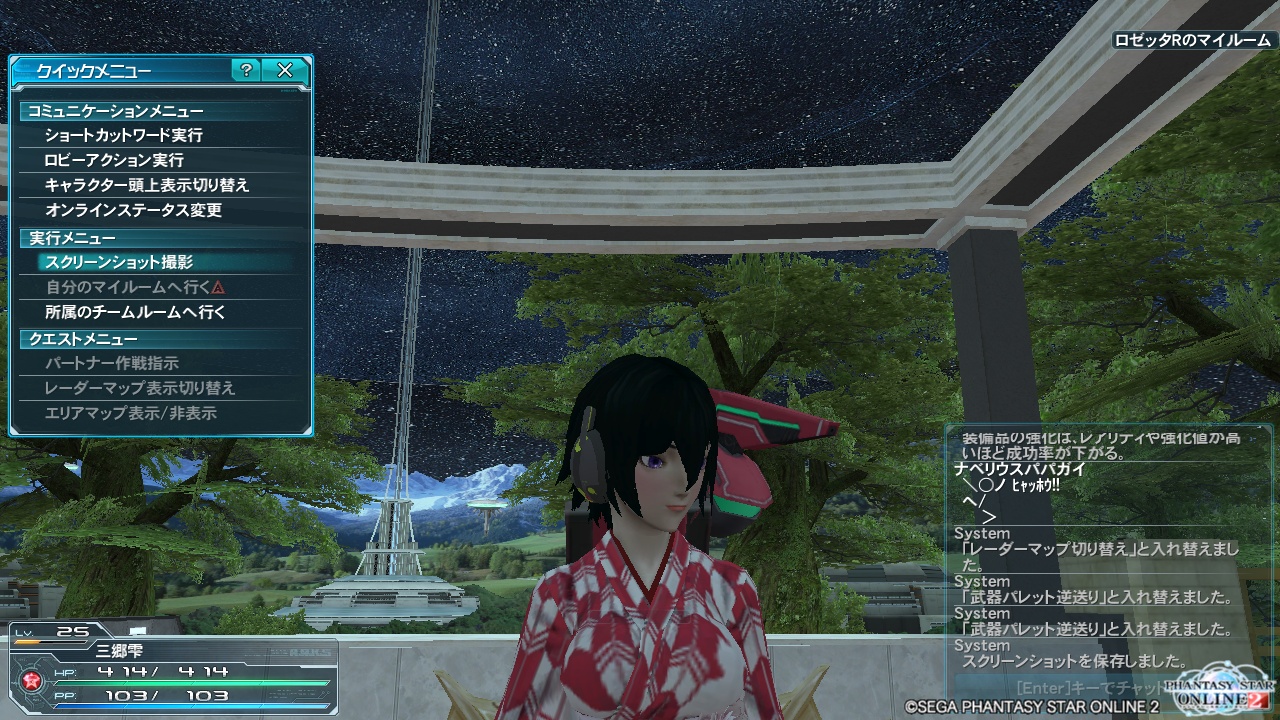The height and width of the screenshot is (720, 1280).
Task: Open the quick menu help button
Action: (246, 70)
